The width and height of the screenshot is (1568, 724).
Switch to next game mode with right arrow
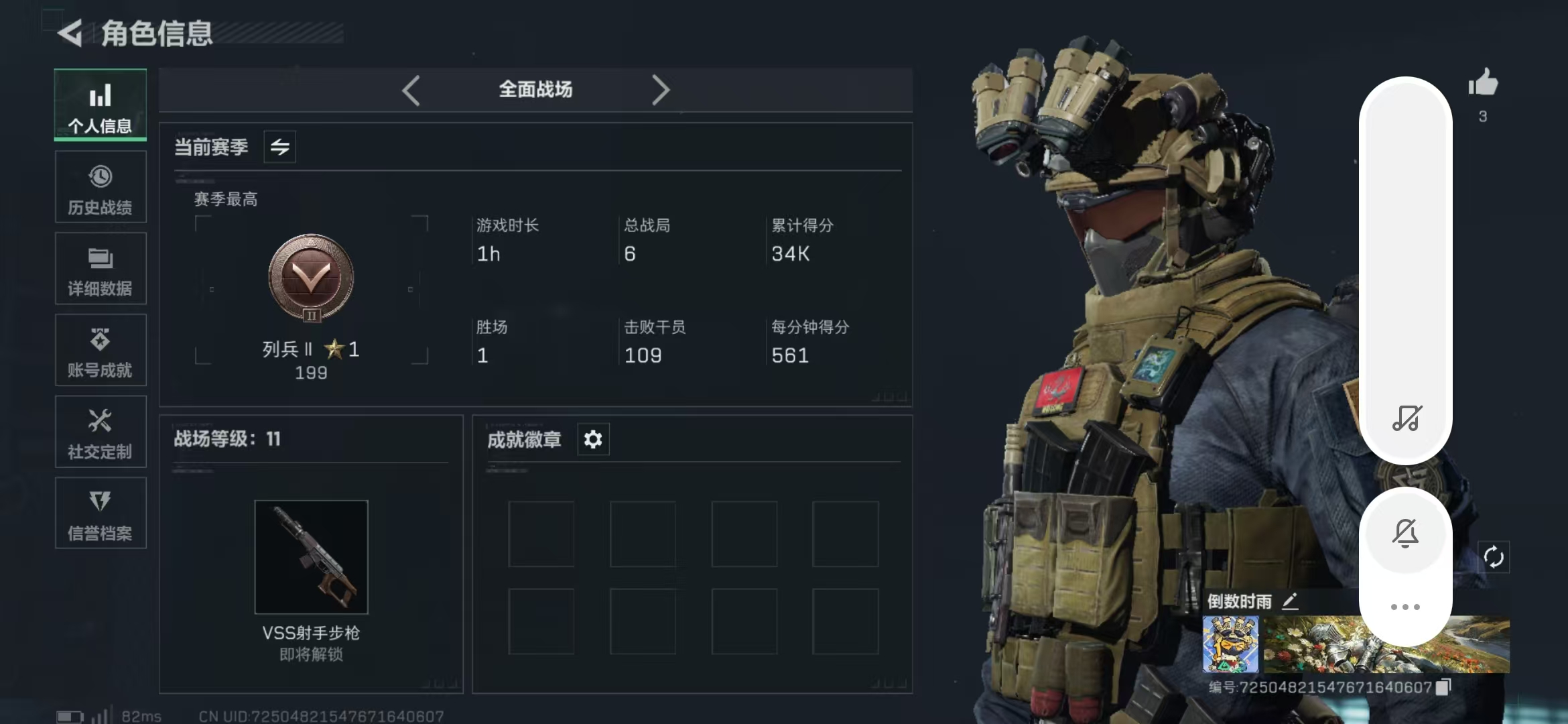661,90
